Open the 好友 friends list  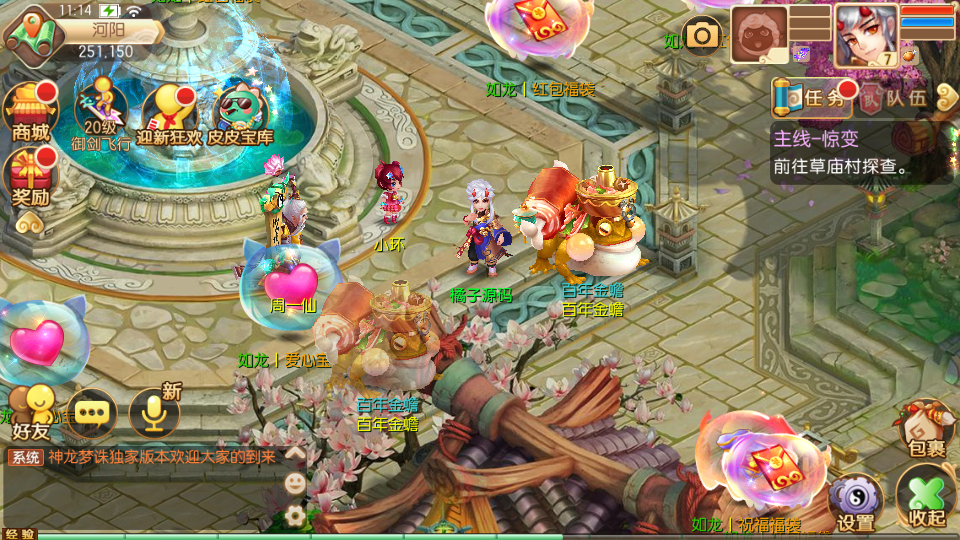coord(33,411)
